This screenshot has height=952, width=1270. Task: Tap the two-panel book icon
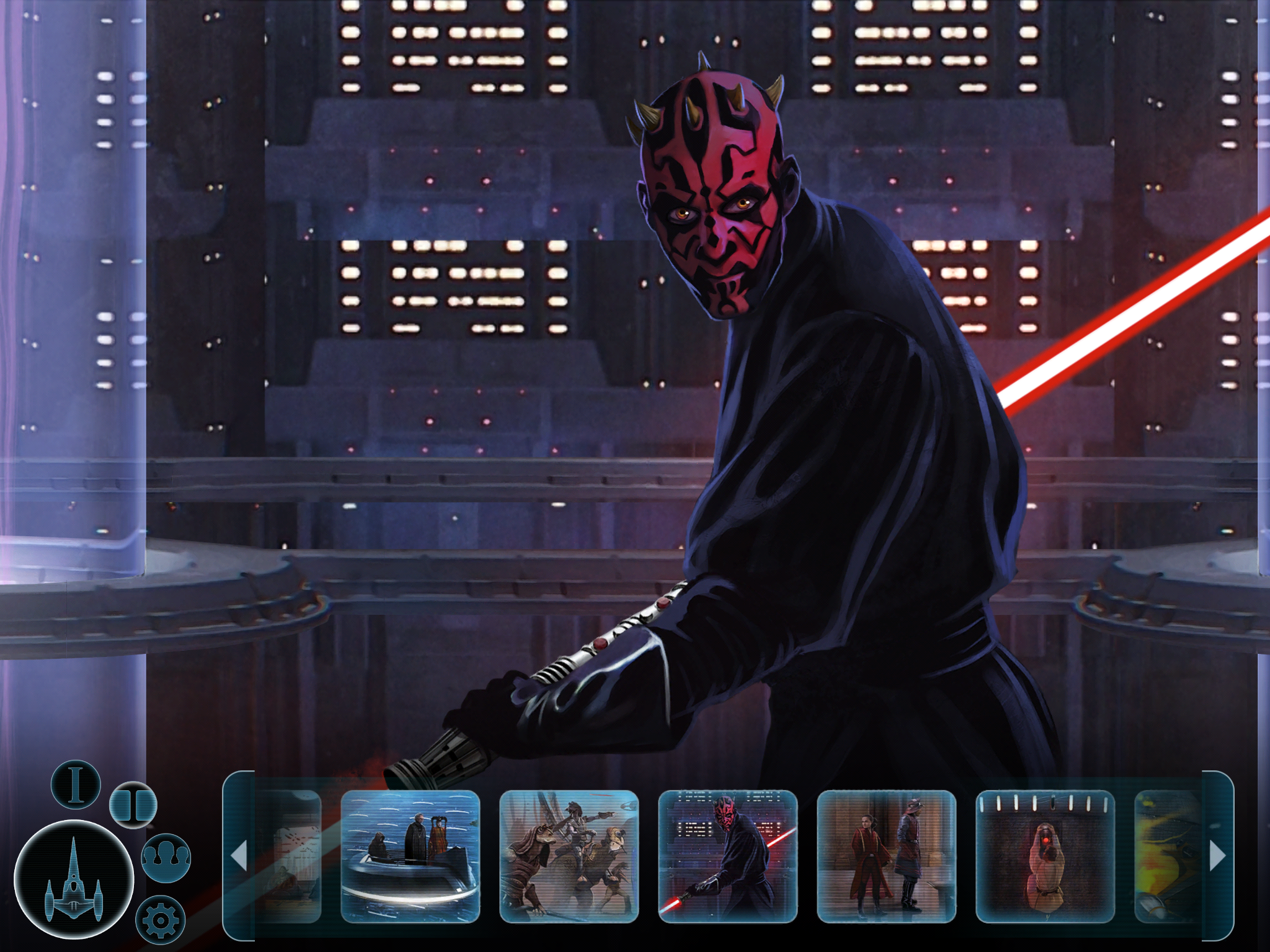coord(133,804)
